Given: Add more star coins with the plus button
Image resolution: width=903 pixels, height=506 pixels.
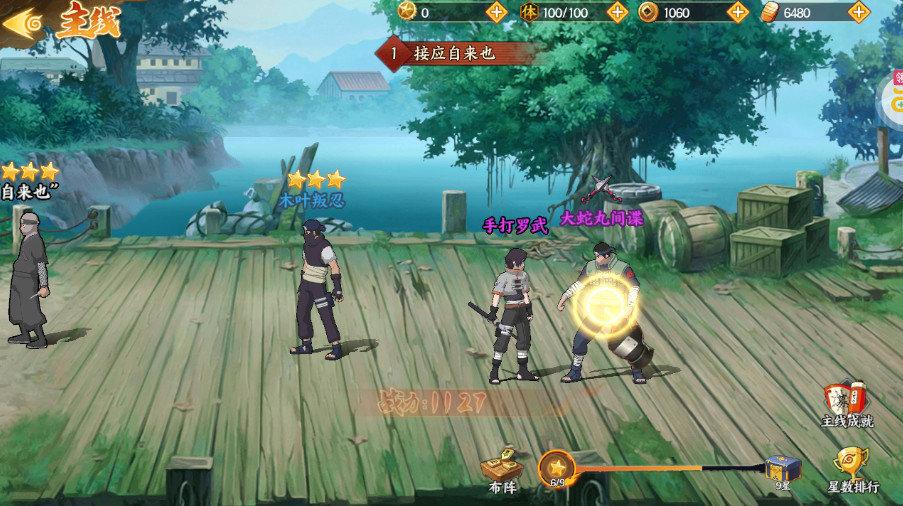Looking at the screenshot, I should pyautogui.click(x=497, y=12).
